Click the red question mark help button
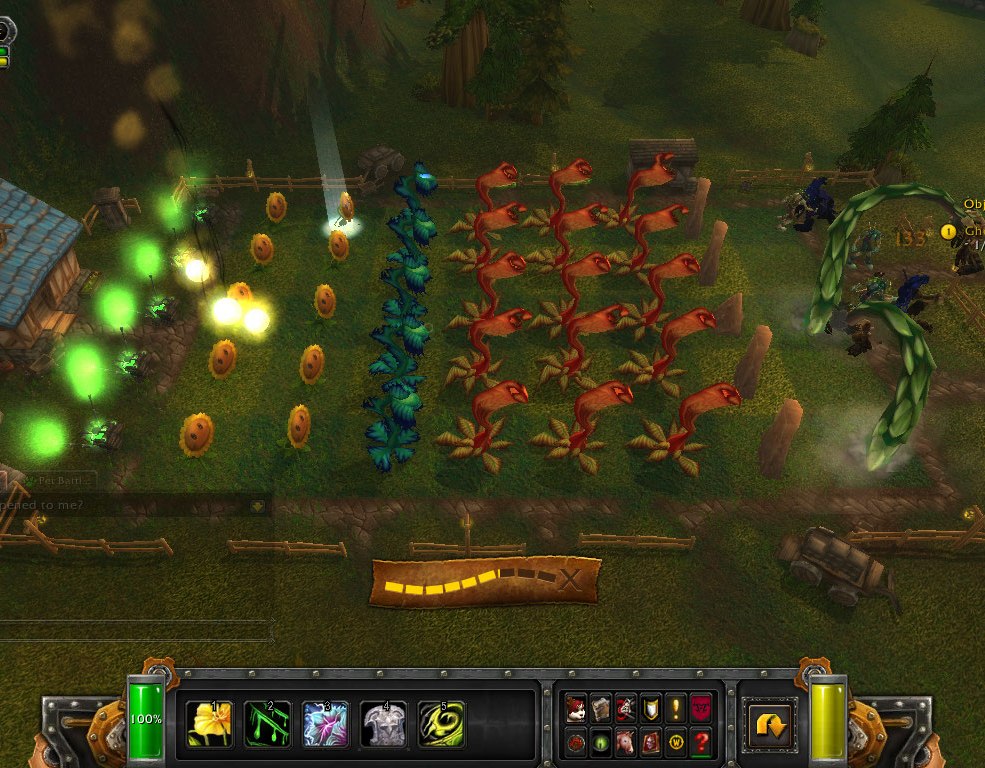985x768 pixels. pyautogui.click(x=702, y=743)
